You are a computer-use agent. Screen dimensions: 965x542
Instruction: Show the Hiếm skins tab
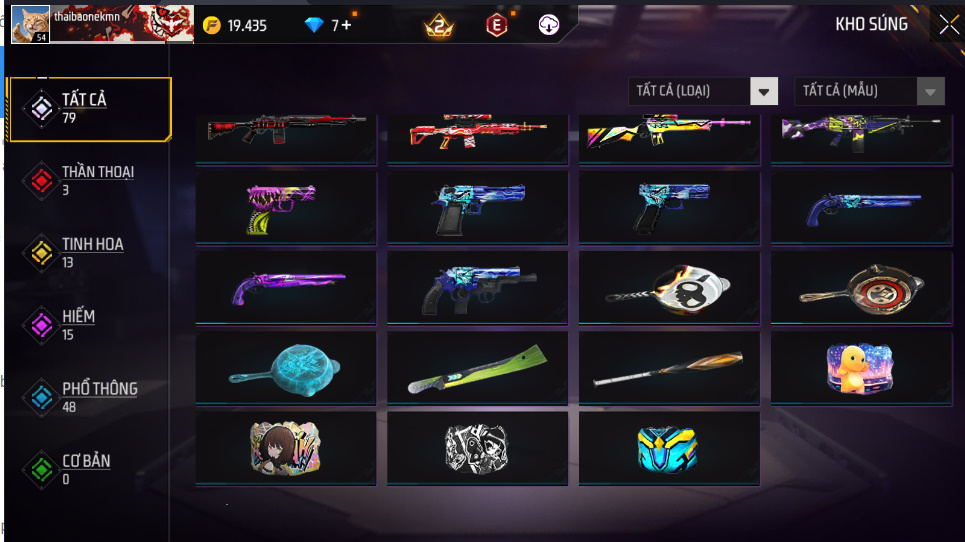(80, 324)
